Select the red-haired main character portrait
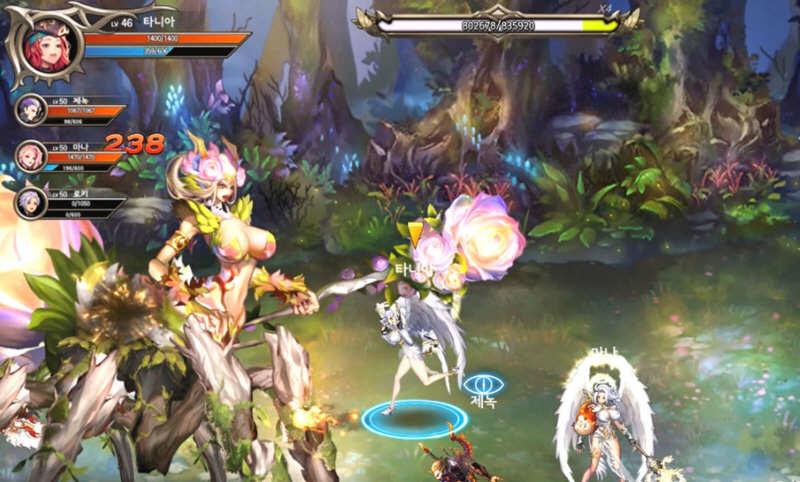This screenshot has height=482, width=800. point(46,45)
